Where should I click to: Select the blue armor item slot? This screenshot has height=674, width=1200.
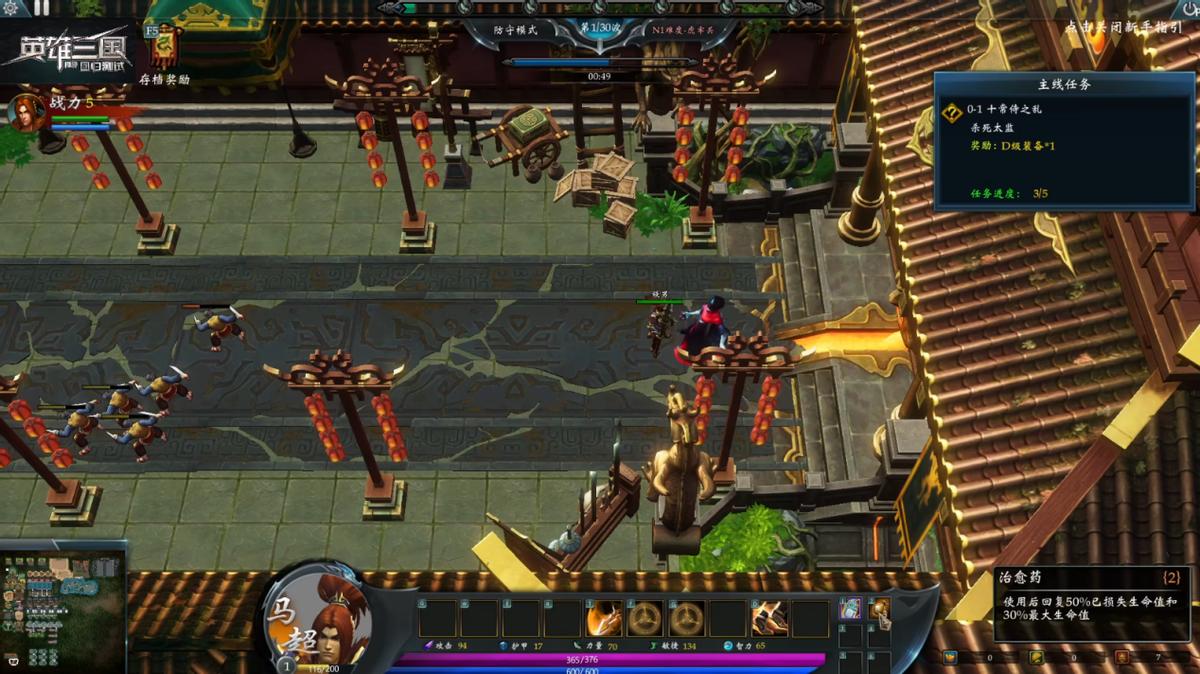(850, 608)
